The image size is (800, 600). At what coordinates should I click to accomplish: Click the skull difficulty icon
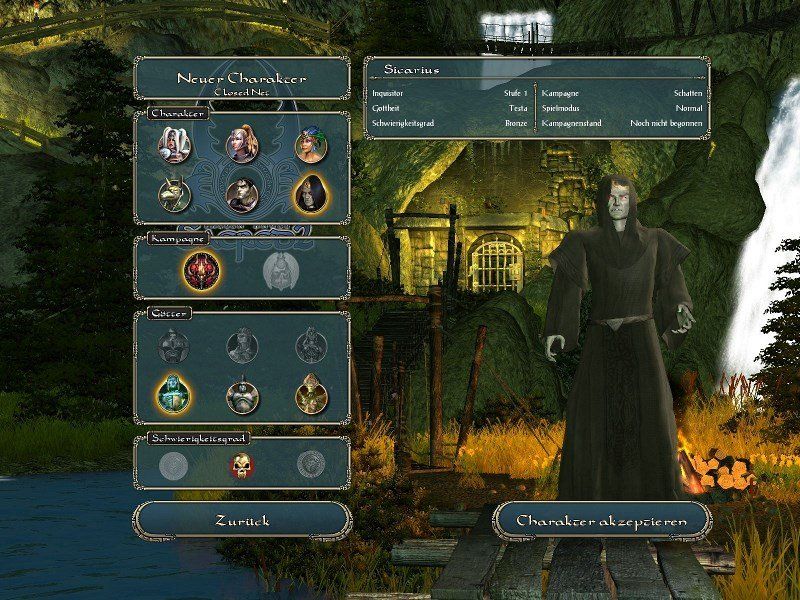coord(242,465)
